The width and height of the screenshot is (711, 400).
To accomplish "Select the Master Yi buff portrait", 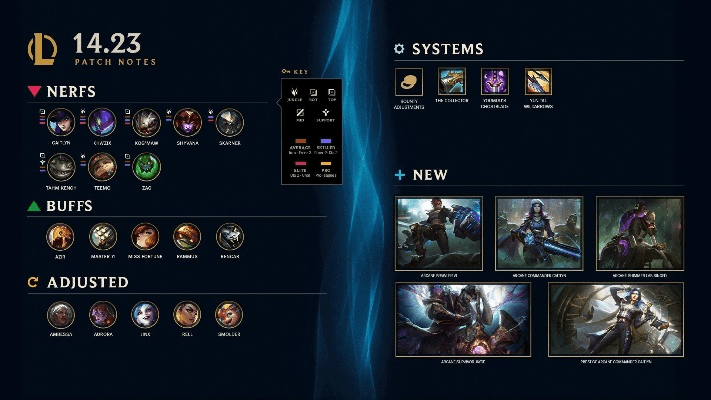I will [103, 236].
